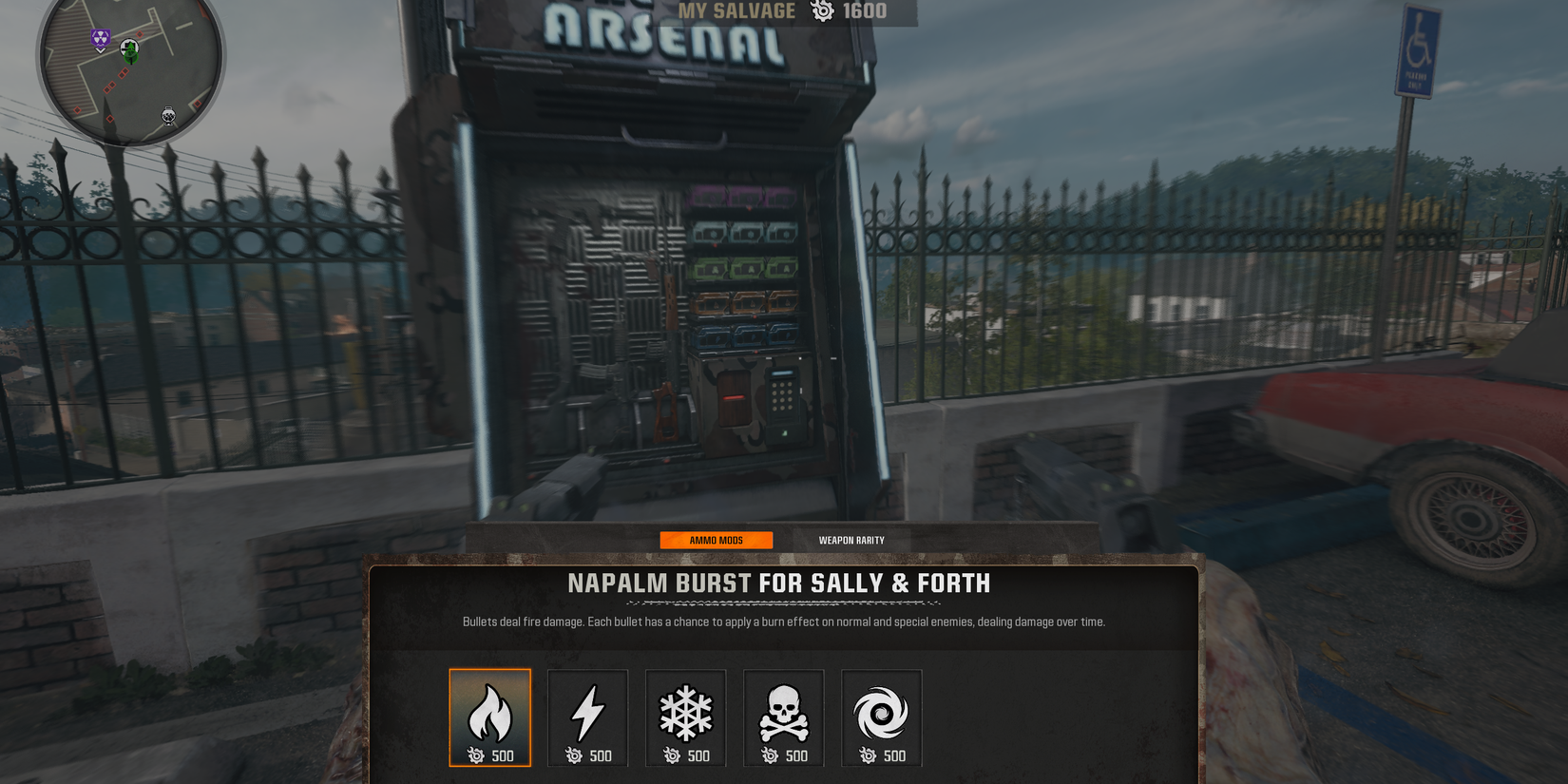Image resolution: width=1568 pixels, height=784 pixels.
Task: Click the Napalm Burst description text
Action: [x=781, y=621]
